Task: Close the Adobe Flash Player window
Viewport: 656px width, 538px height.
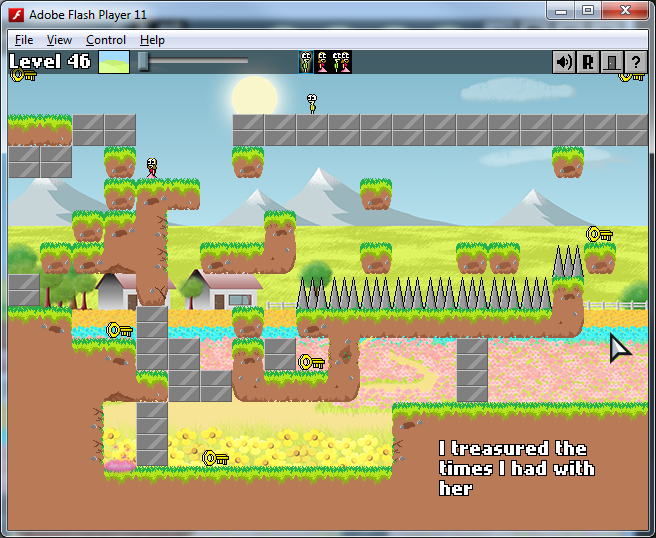Action: 630,10
